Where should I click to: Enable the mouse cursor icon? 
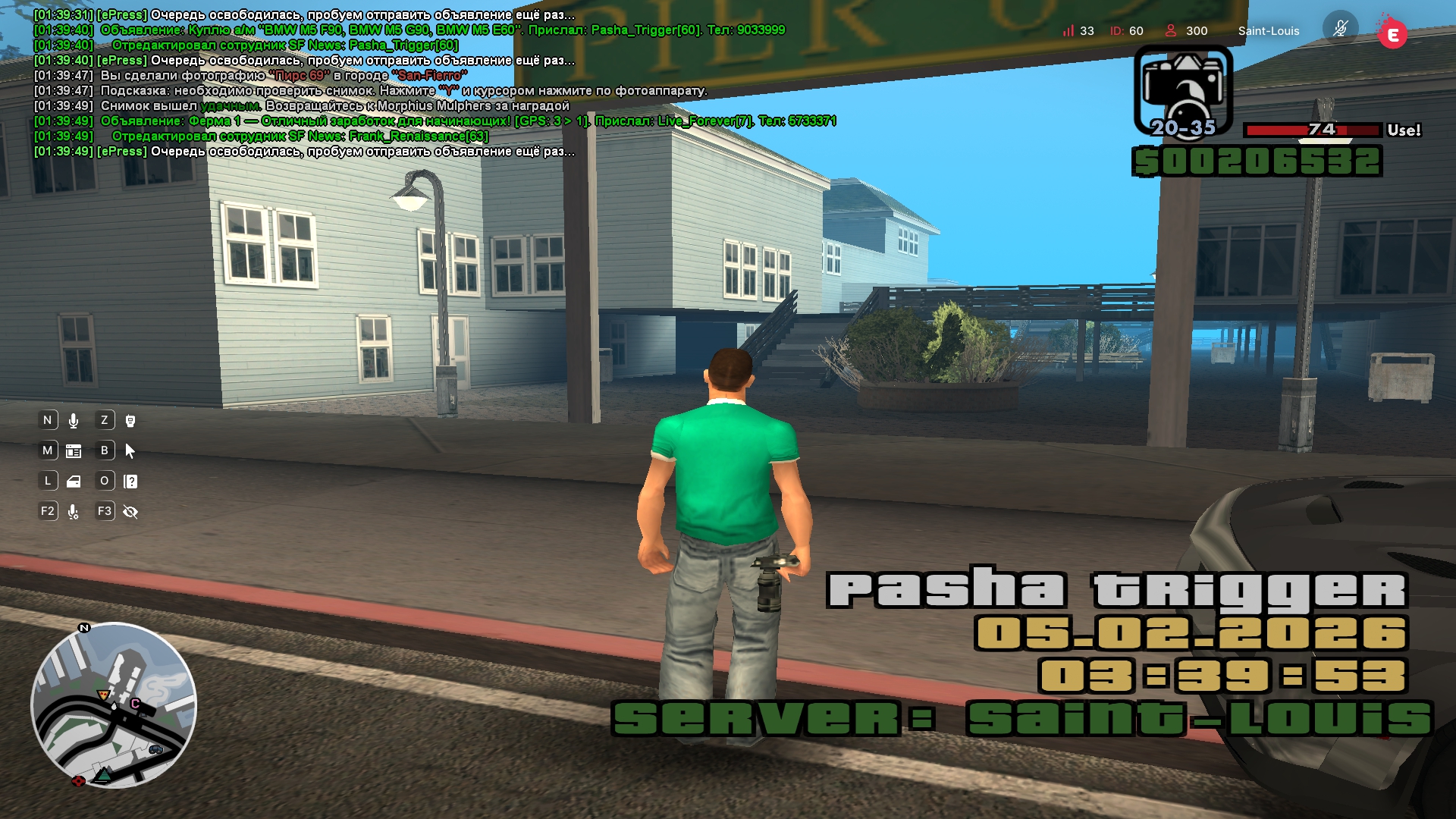click(x=130, y=451)
